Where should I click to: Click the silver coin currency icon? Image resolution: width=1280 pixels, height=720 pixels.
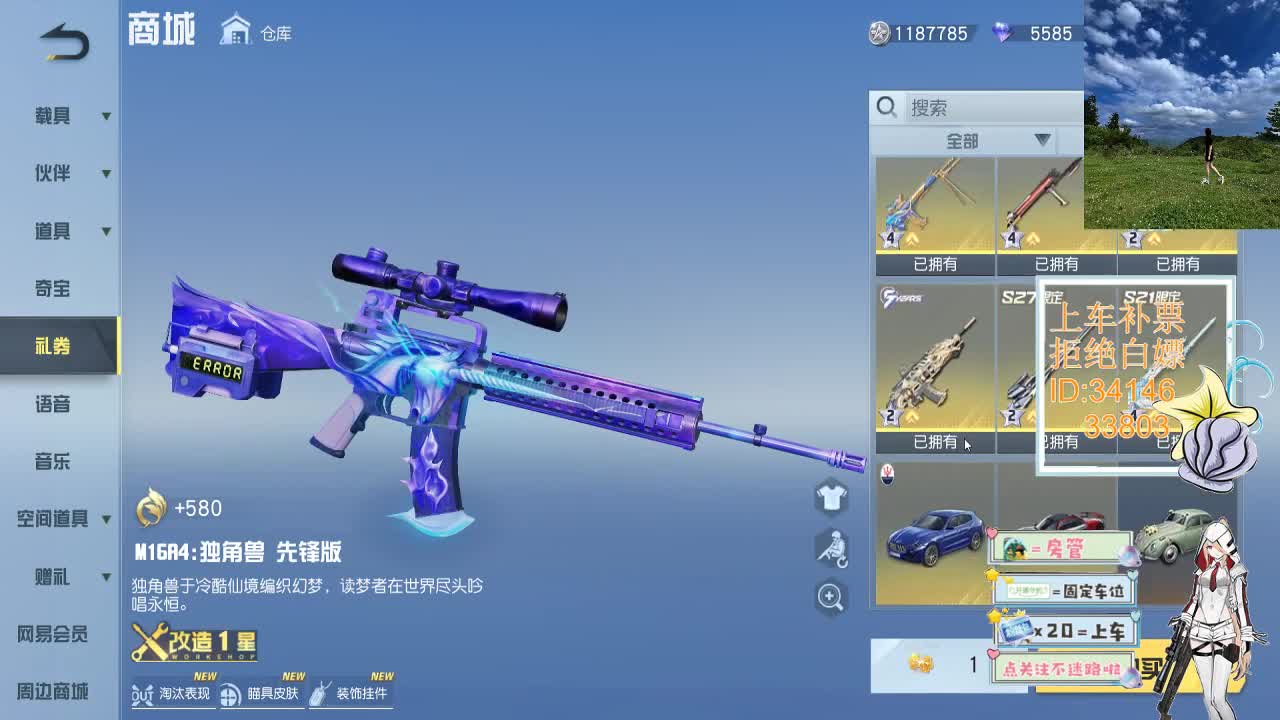[878, 33]
